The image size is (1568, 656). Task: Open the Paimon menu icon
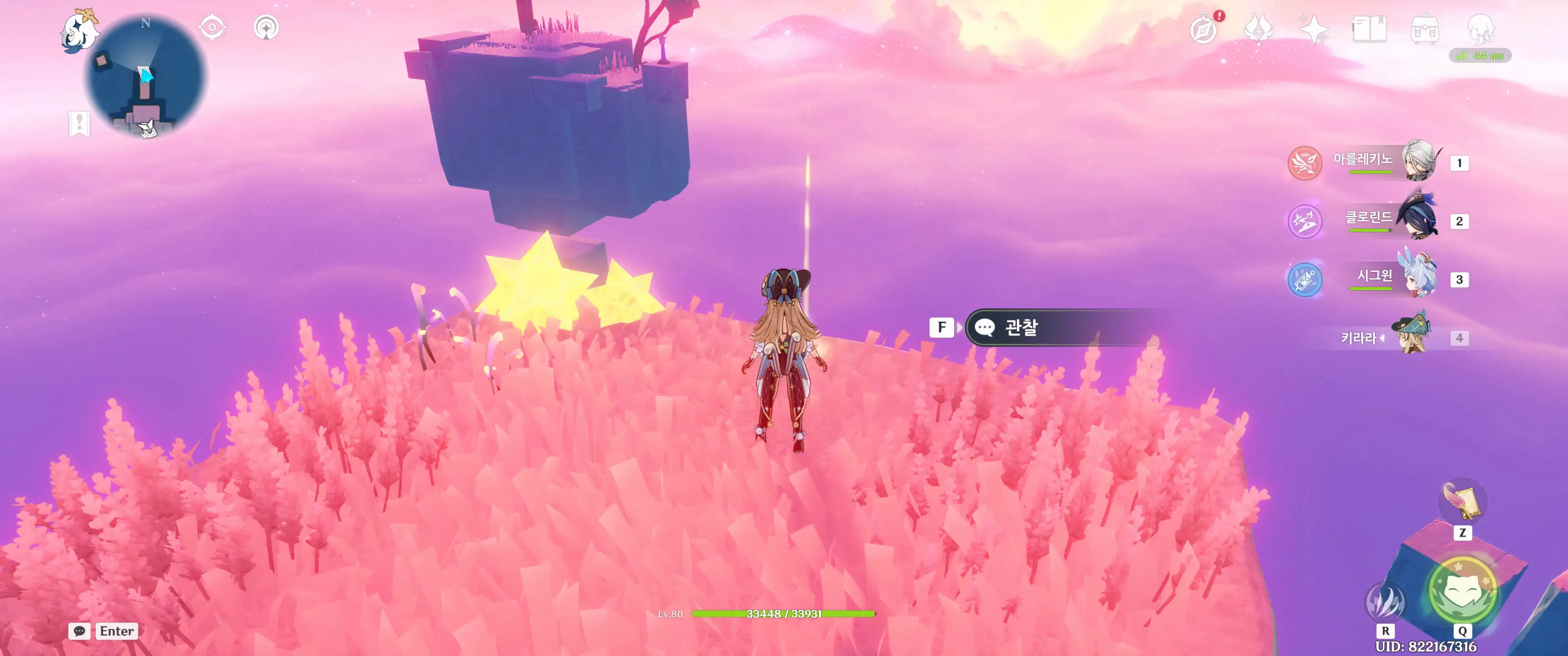pos(80,31)
